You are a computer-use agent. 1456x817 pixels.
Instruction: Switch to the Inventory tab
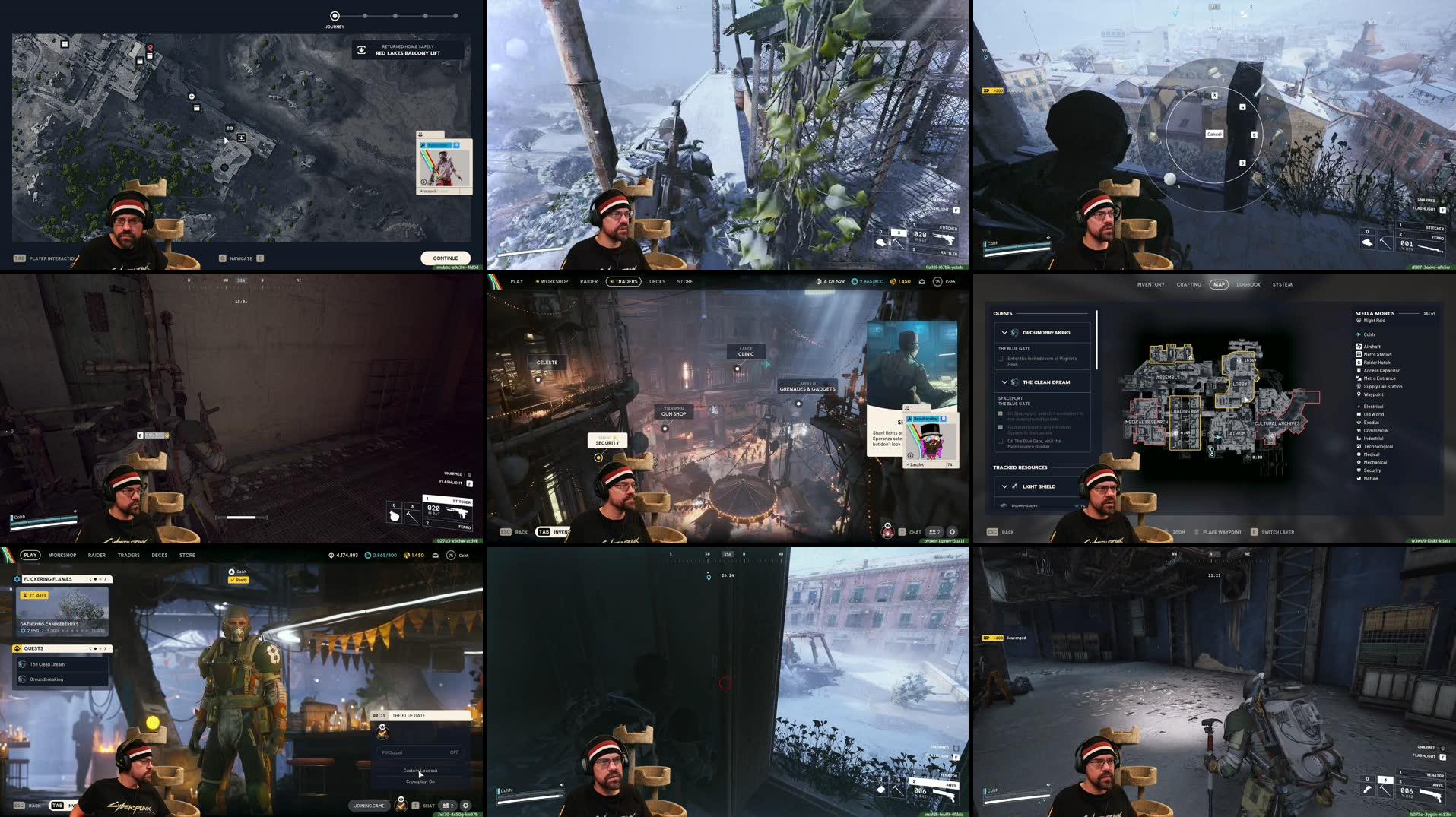pos(1150,285)
